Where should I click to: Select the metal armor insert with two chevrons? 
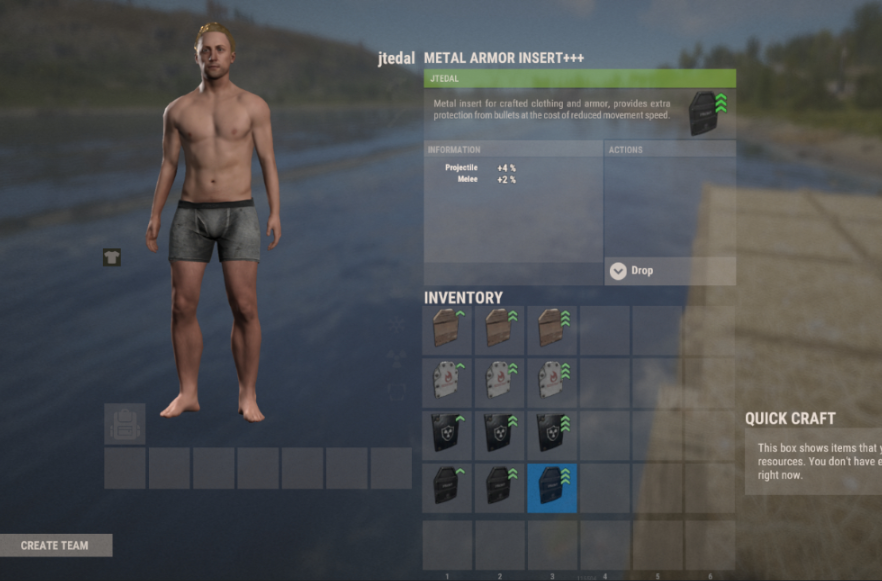(x=500, y=487)
